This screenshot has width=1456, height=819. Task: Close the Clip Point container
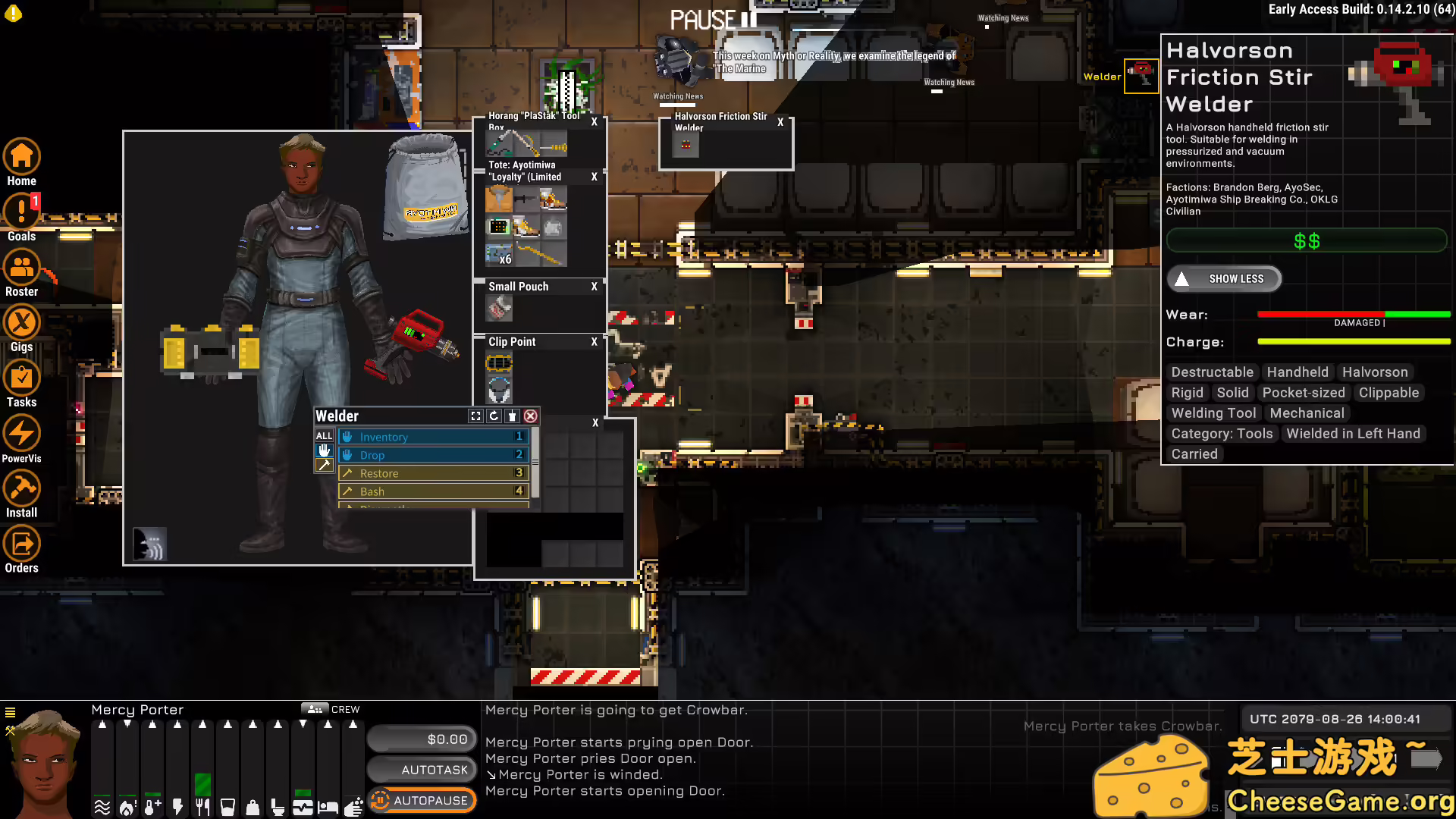595,342
